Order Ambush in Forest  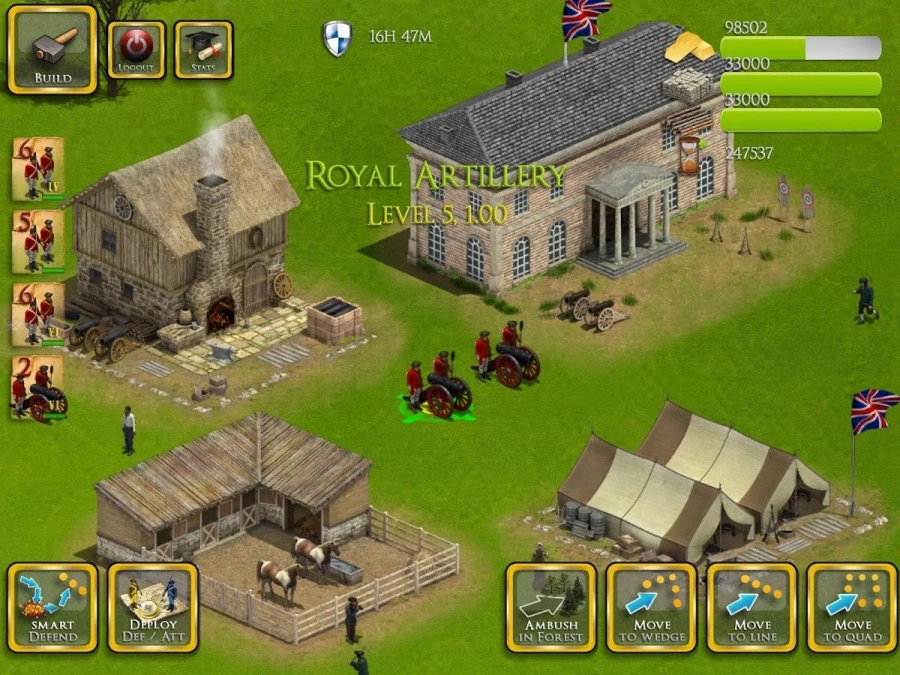(550, 607)
